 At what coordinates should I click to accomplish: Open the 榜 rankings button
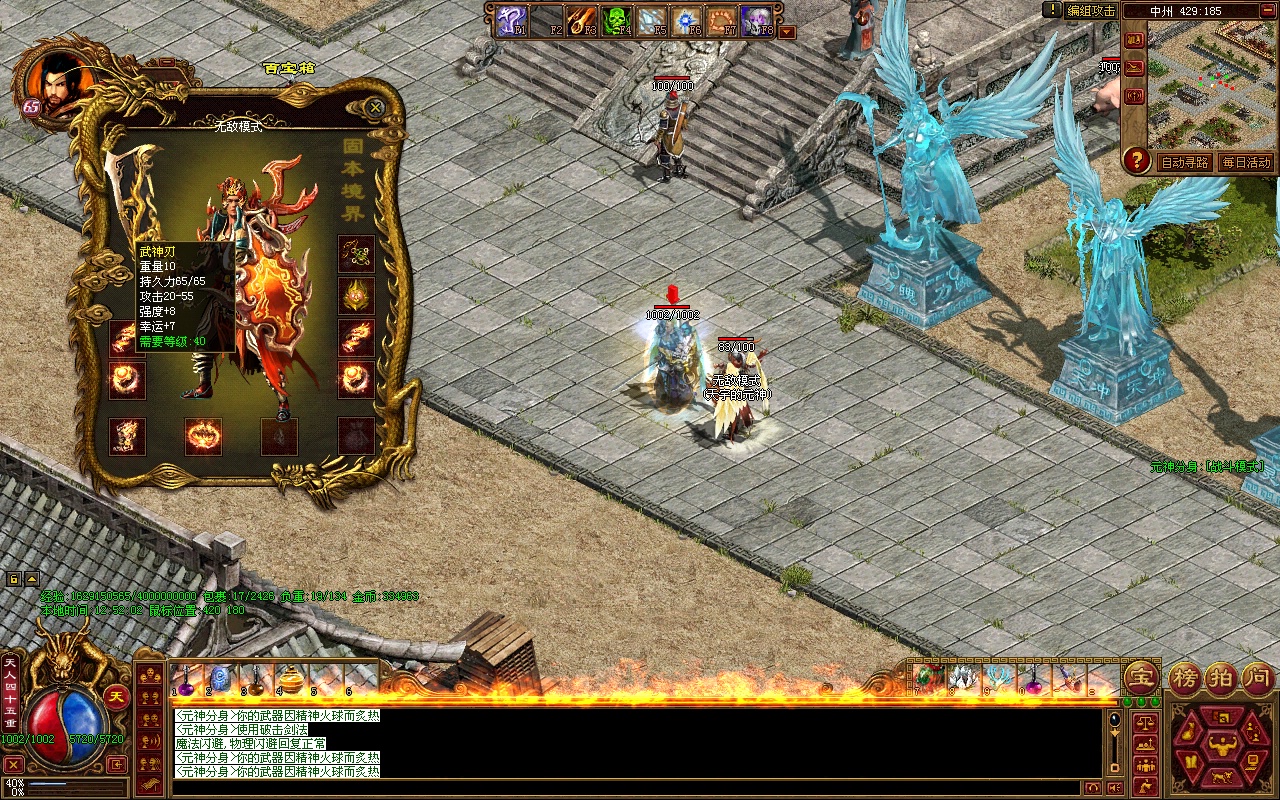pos(1187,678)
